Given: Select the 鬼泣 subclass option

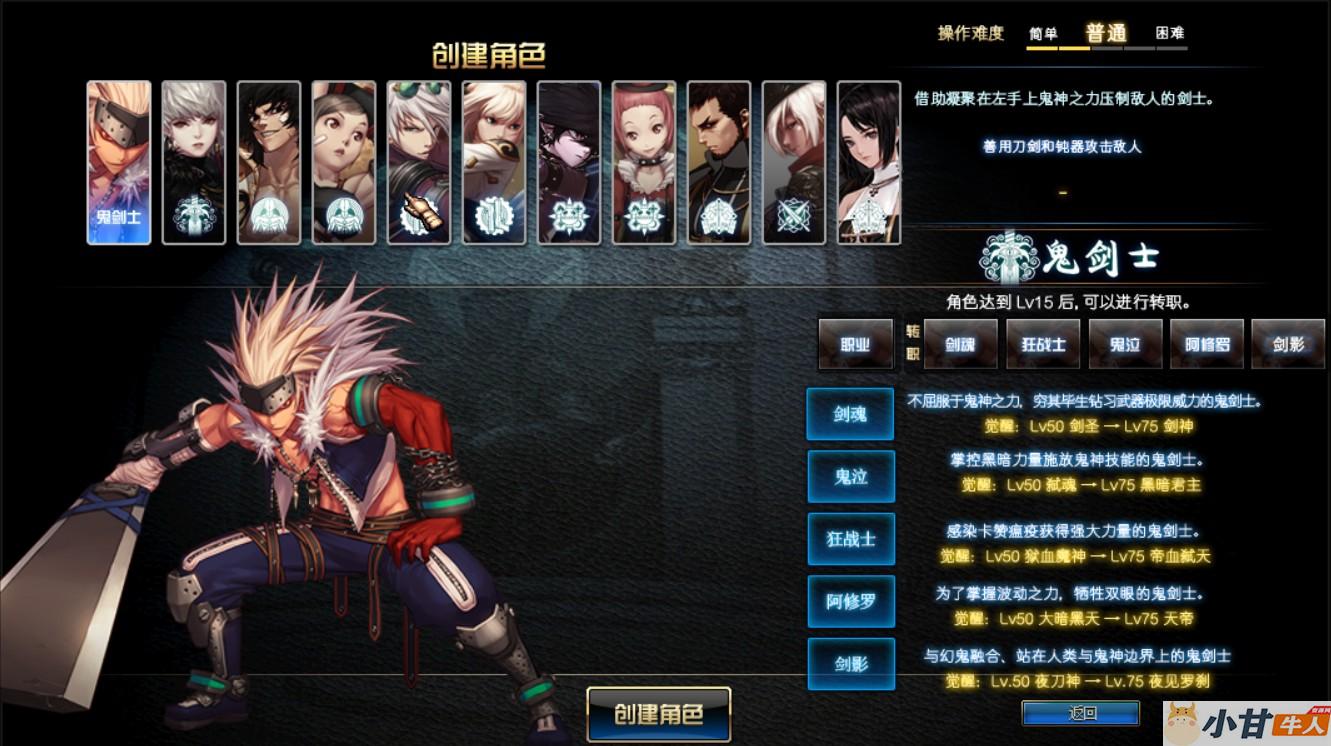Looking at the screenshot, I should coord(851,477).
